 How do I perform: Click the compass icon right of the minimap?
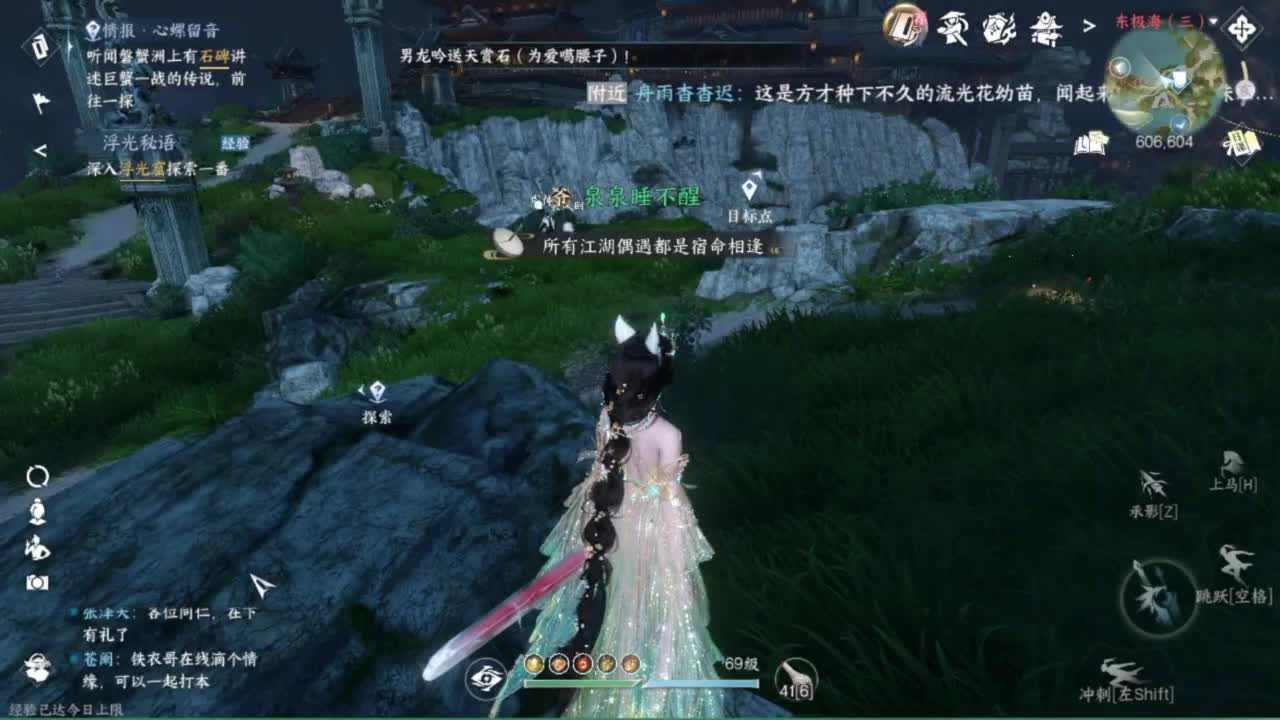pos(1242,30)
